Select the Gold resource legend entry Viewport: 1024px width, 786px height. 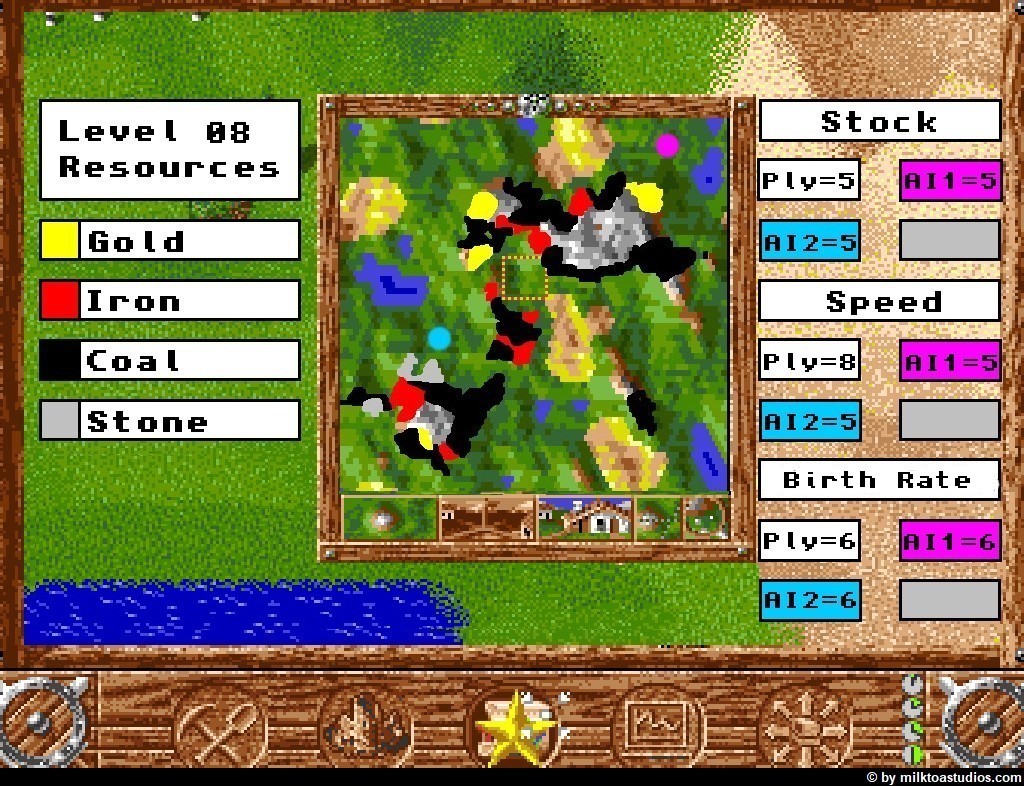click(x=170, y=241)
